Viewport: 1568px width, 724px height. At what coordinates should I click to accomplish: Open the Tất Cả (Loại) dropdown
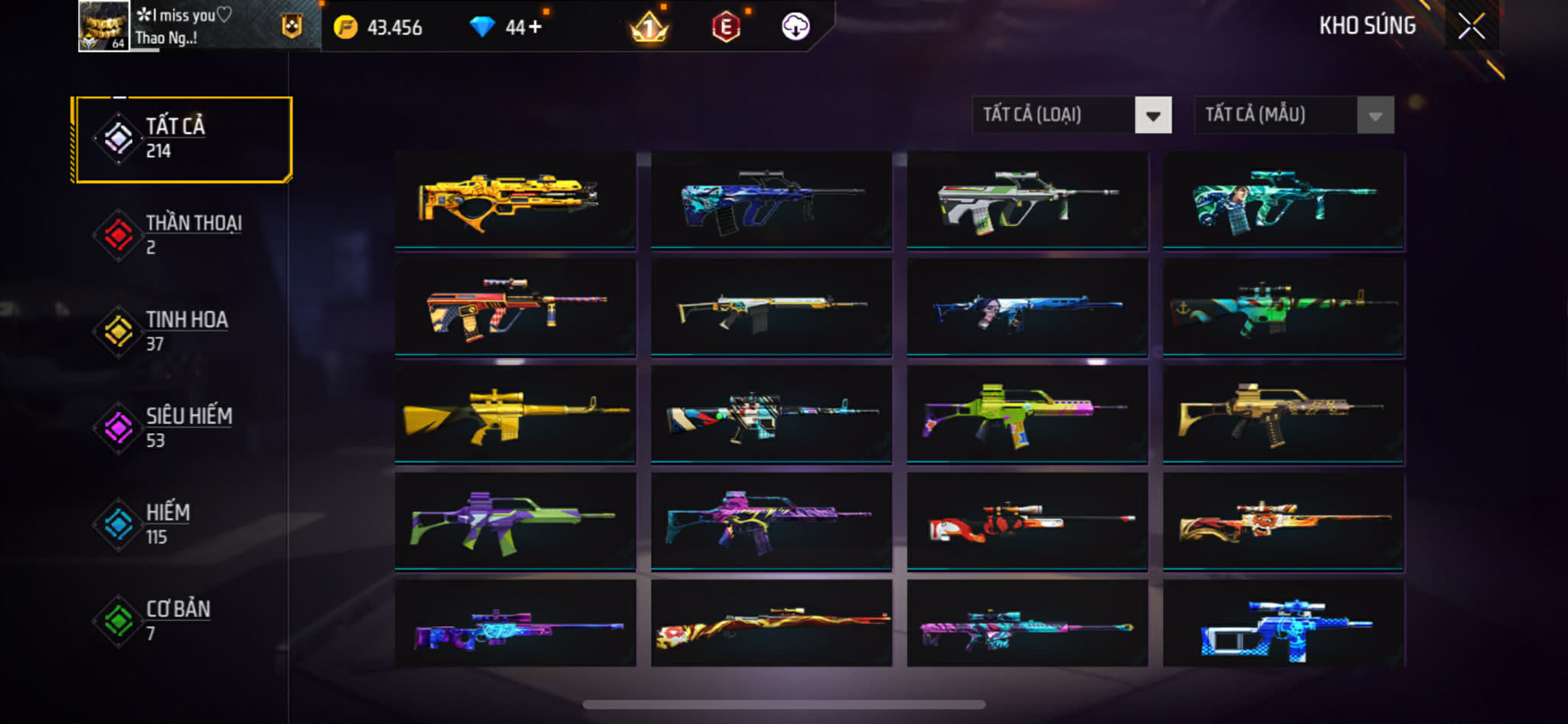(x=1071, y=116)
